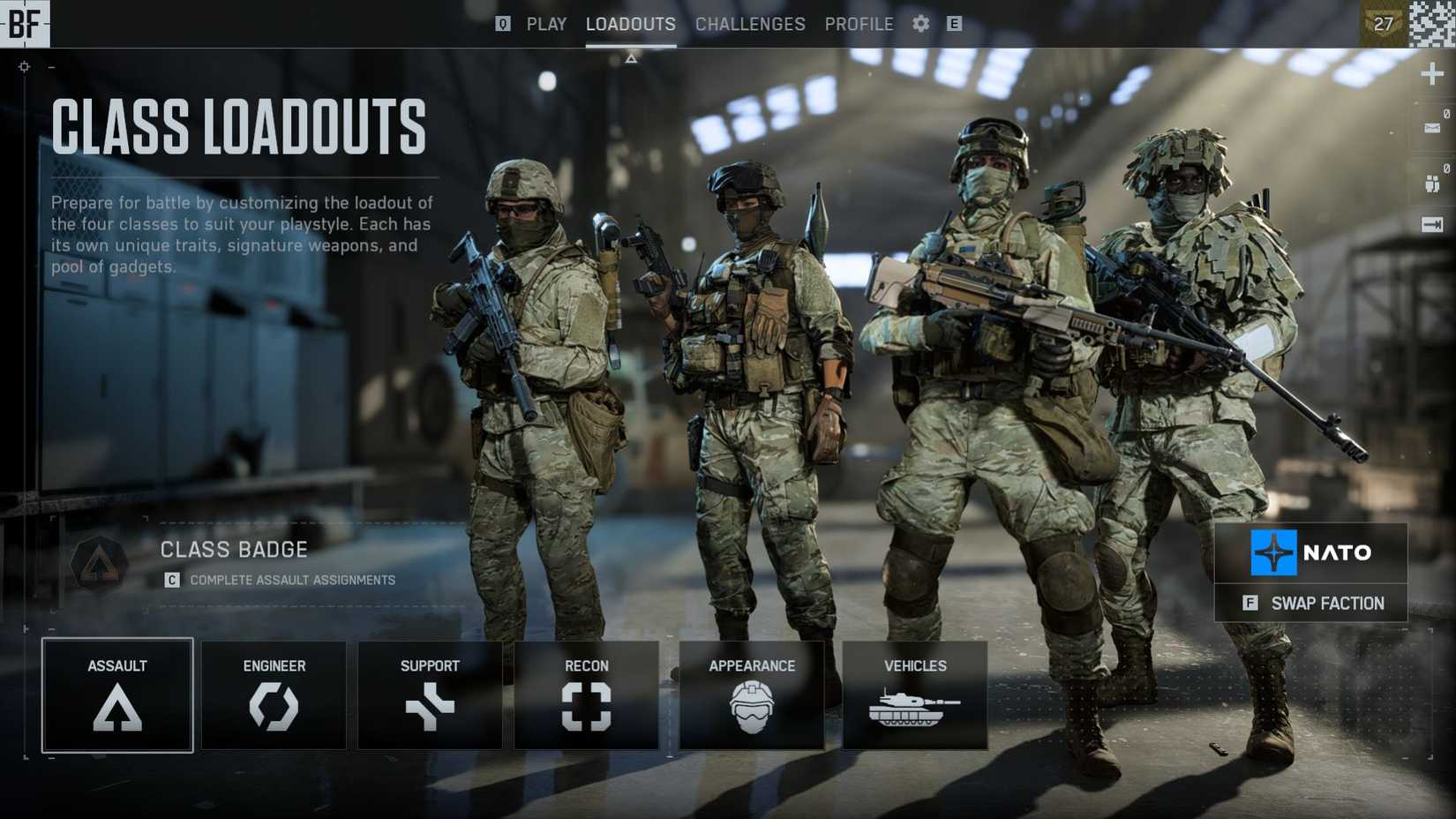Select the Recon class icon

pos(586,706)
